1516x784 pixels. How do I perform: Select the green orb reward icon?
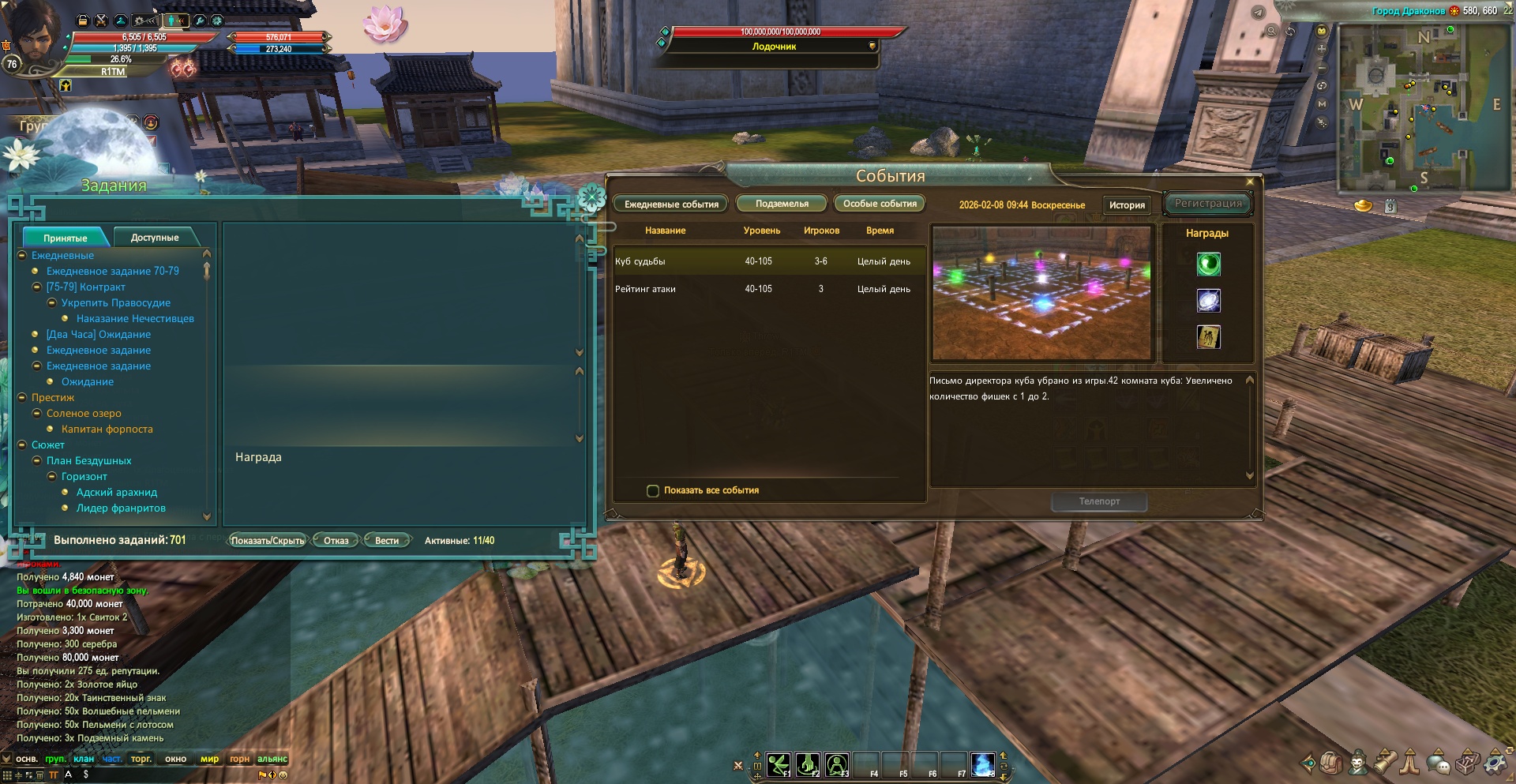[1208, 264]
